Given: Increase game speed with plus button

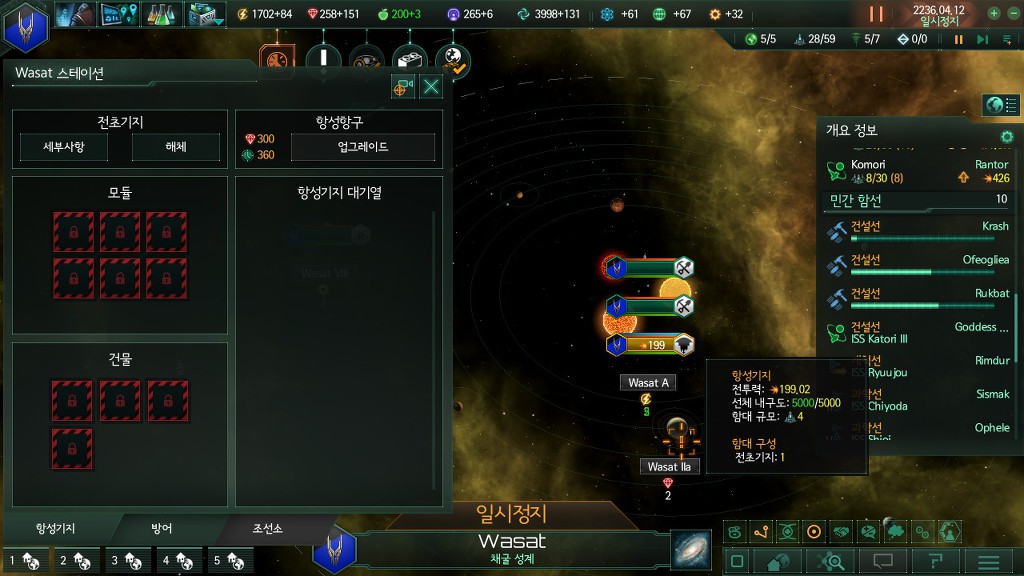Looking at the screenshot, I should click(993, 14).
